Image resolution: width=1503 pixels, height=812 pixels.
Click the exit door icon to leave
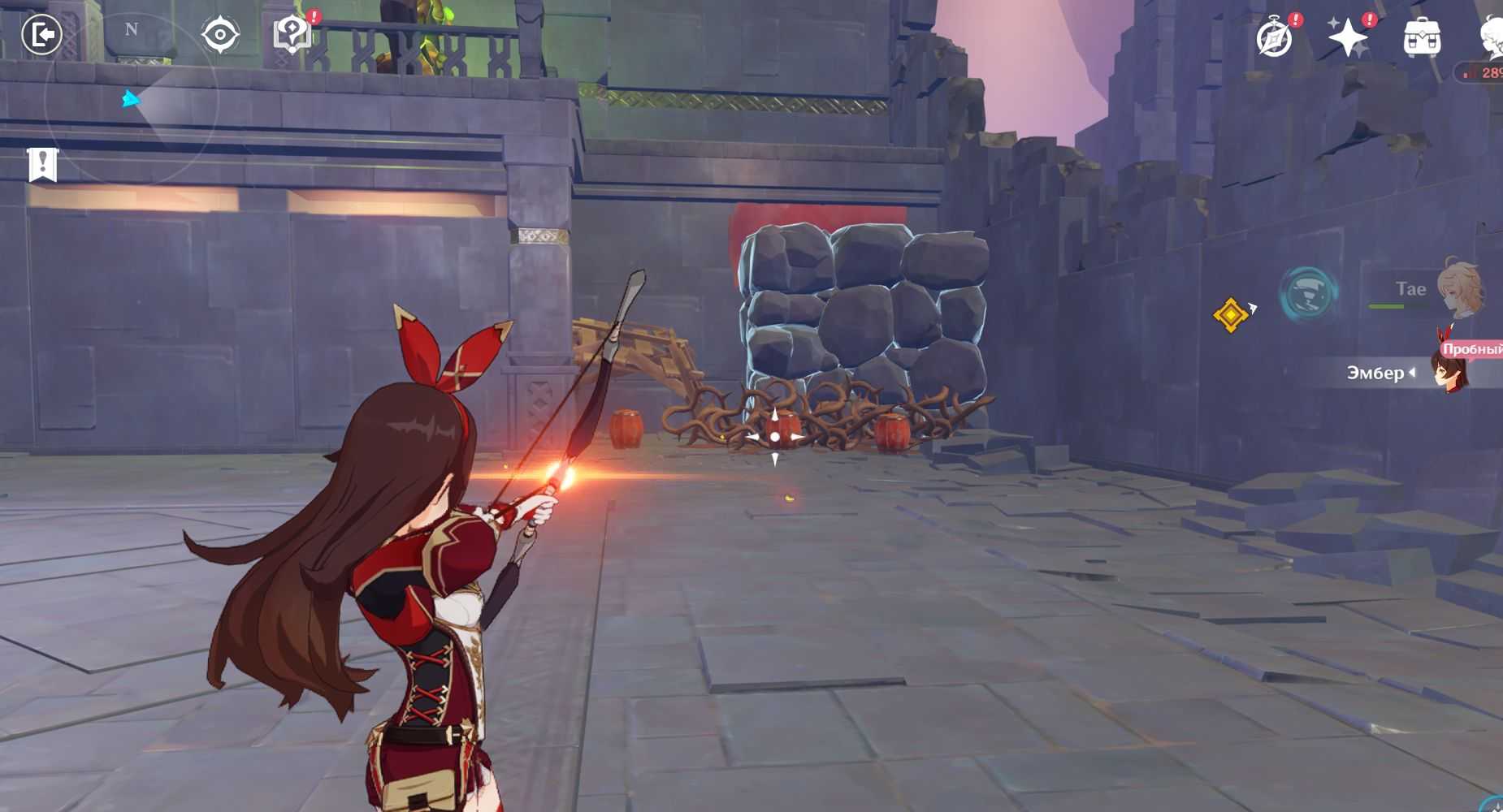41,35
